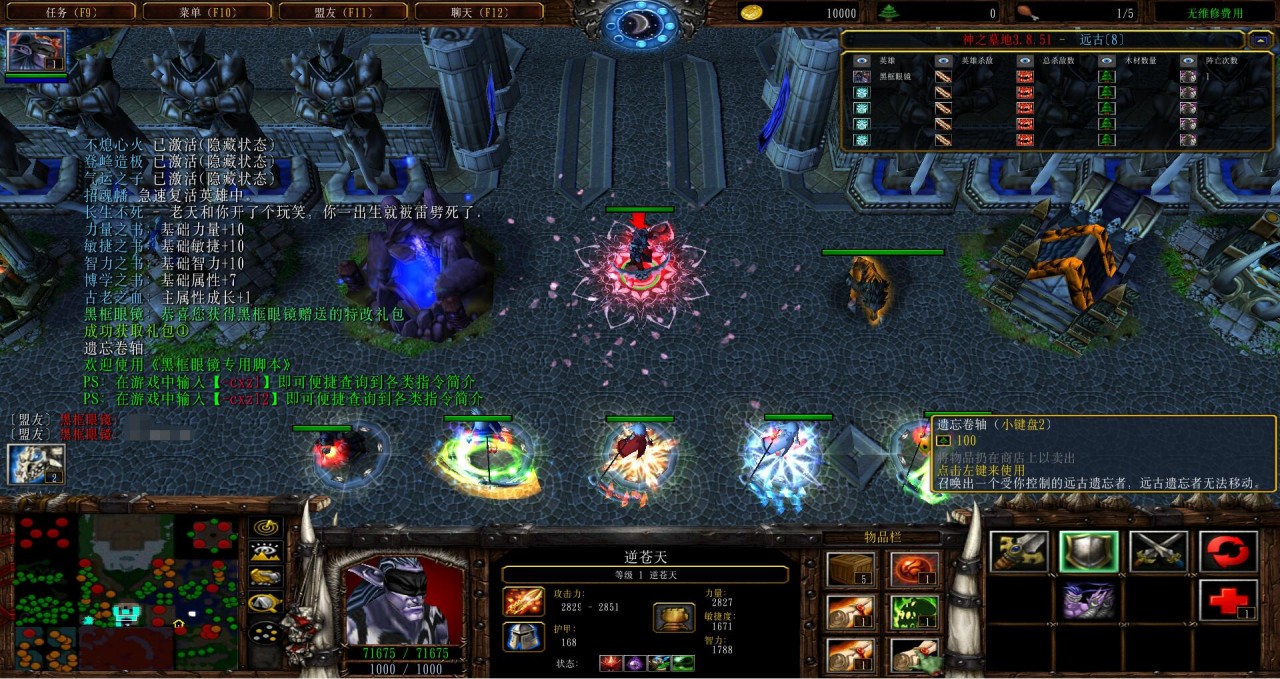Click the hero portrait of 逆苍天
1280x679 pixels.
point(404,600)
